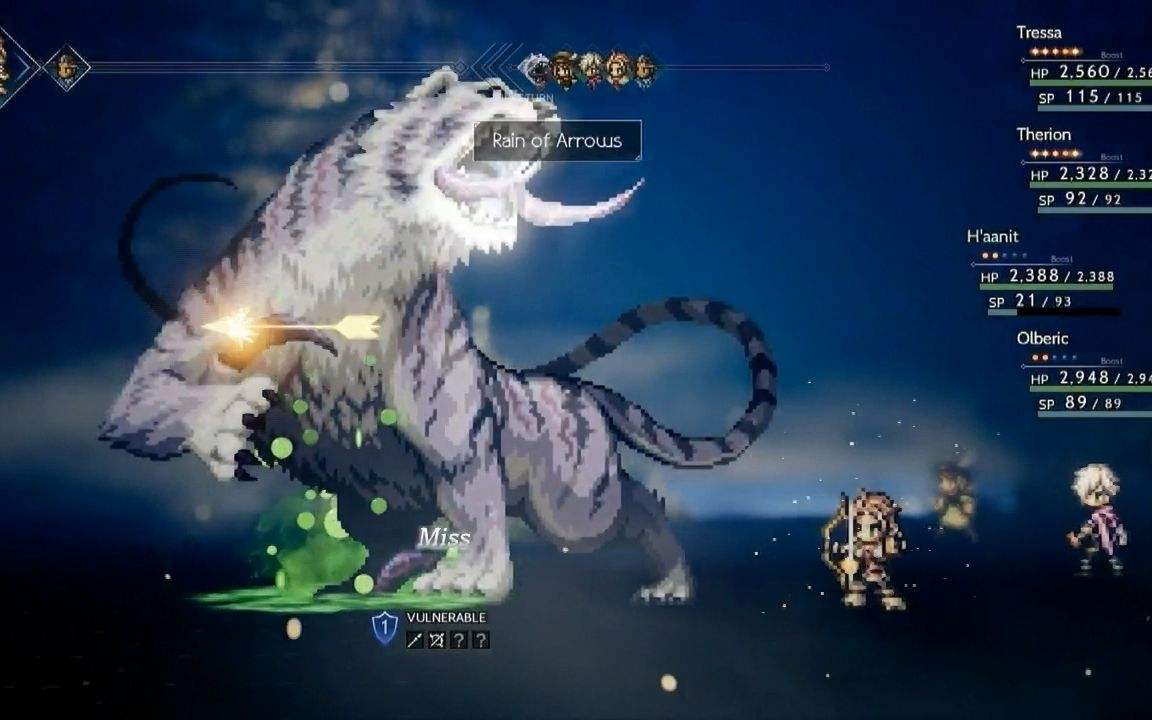Click the spear weakness icon

415,640
